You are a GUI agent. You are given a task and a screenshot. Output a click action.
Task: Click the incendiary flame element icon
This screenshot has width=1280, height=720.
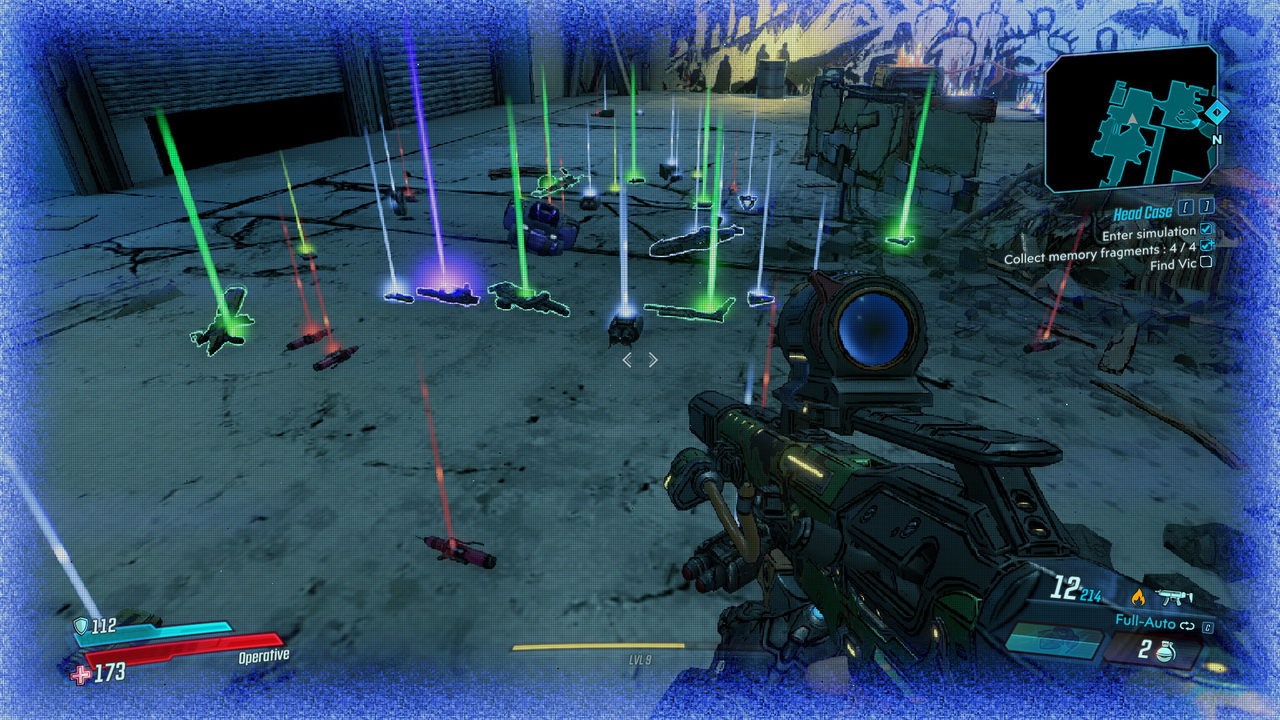(x=1137, y=597)
